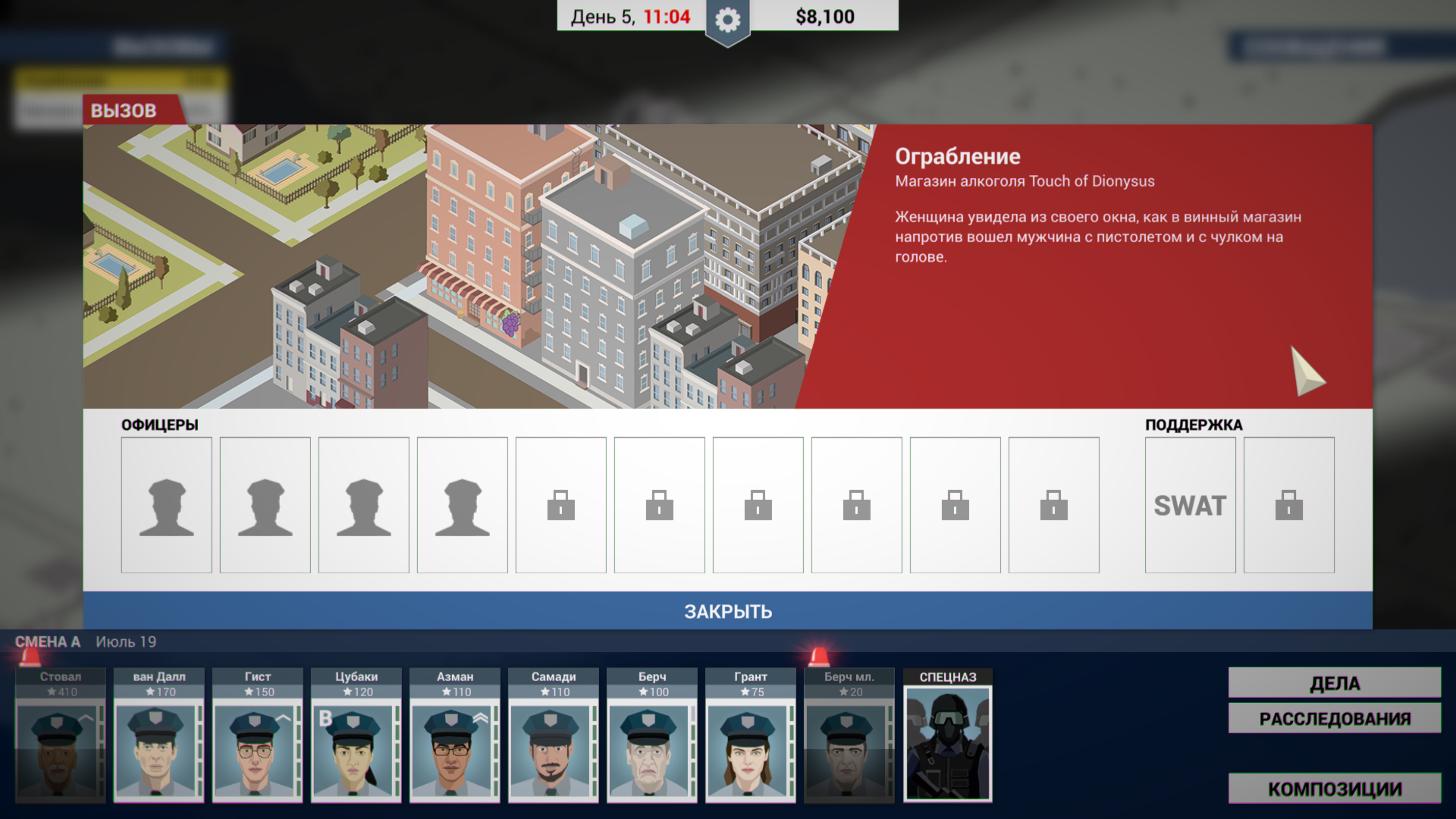Image resolution: width=1456 pixels, height=819 pixels.
Task: Pick officer Цубаки card
Action: (x=356, y=736)
